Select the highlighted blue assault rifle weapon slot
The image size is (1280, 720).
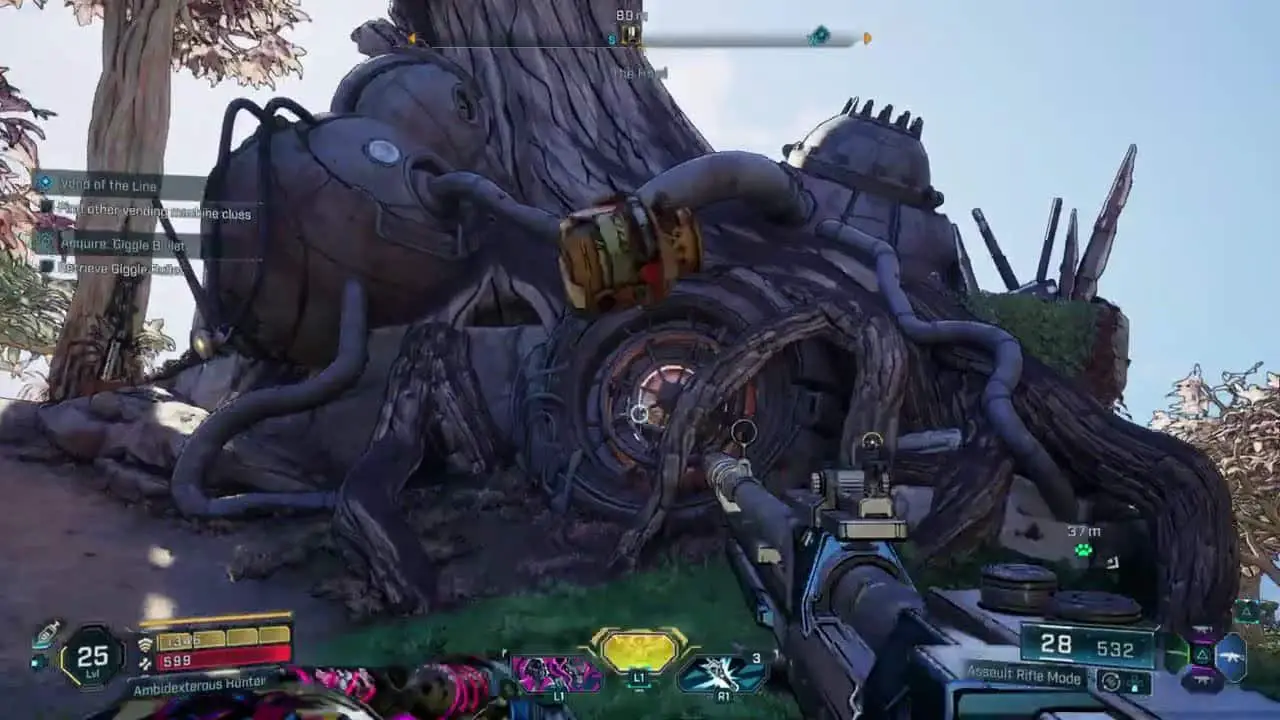(1231, 657)
